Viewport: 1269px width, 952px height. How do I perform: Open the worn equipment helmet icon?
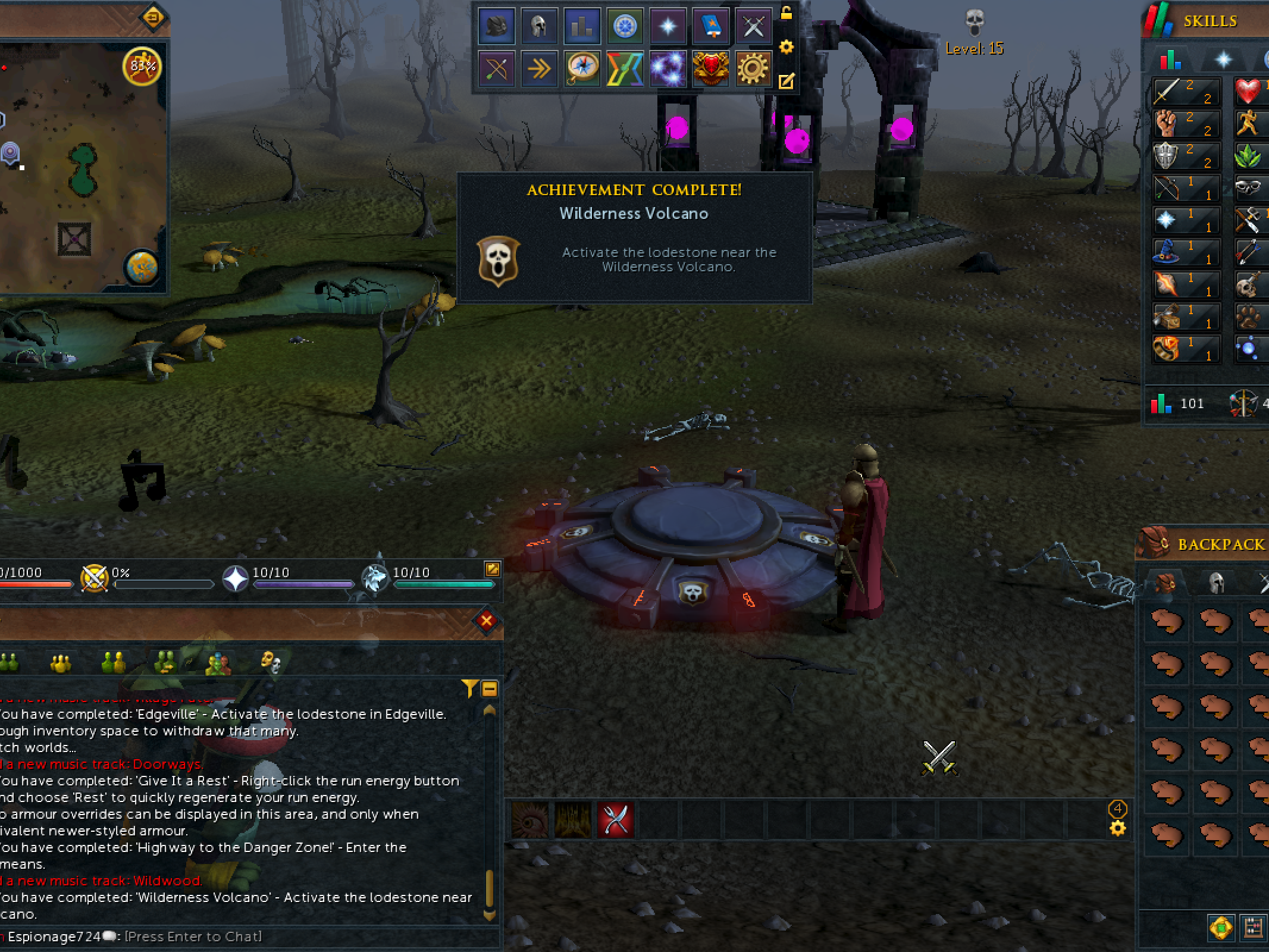pyautogui.click(x=539, y=26)
